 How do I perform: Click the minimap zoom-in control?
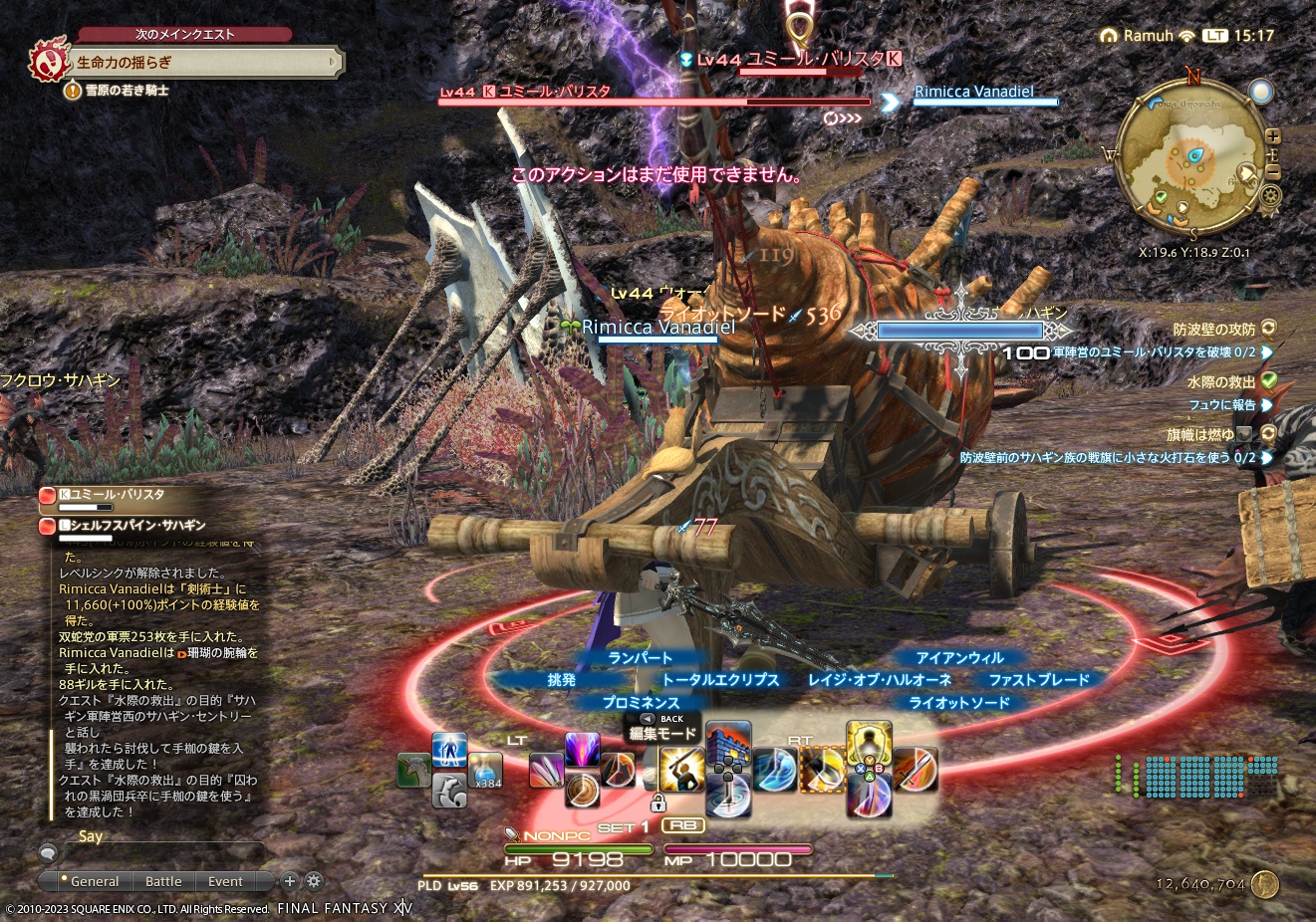1273,136
